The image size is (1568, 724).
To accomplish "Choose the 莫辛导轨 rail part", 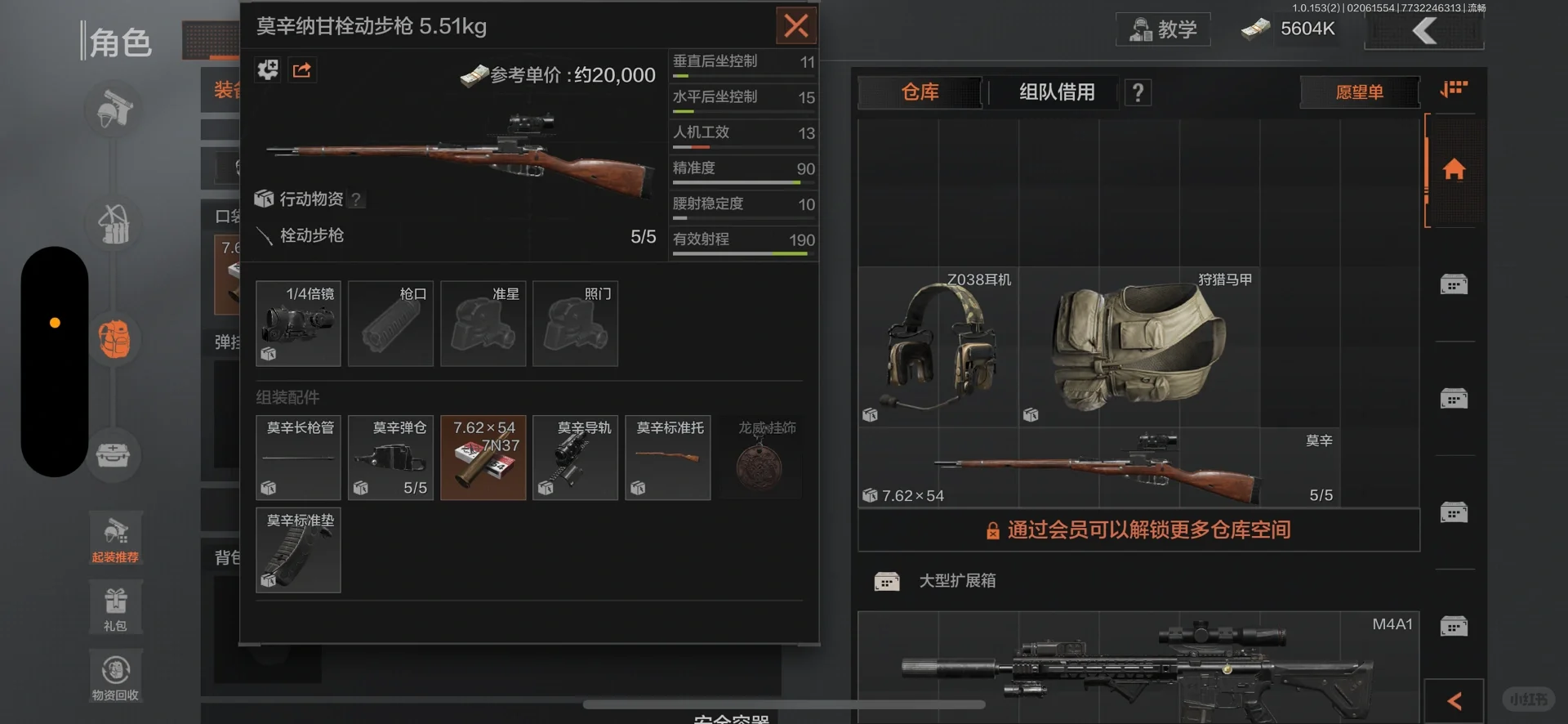I will point(575,458).
